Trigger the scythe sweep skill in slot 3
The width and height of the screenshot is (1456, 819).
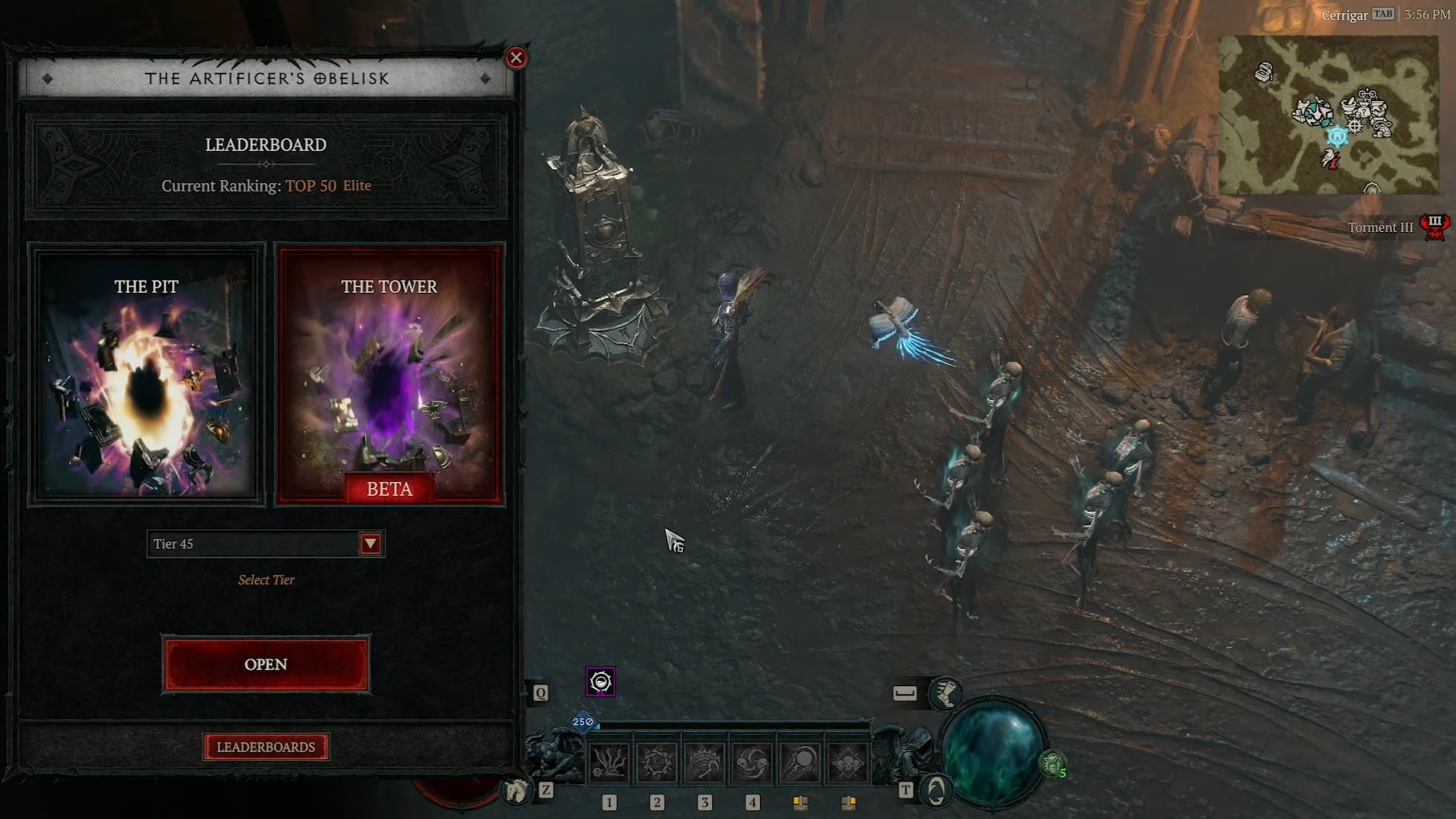click(x=704, y=763)
